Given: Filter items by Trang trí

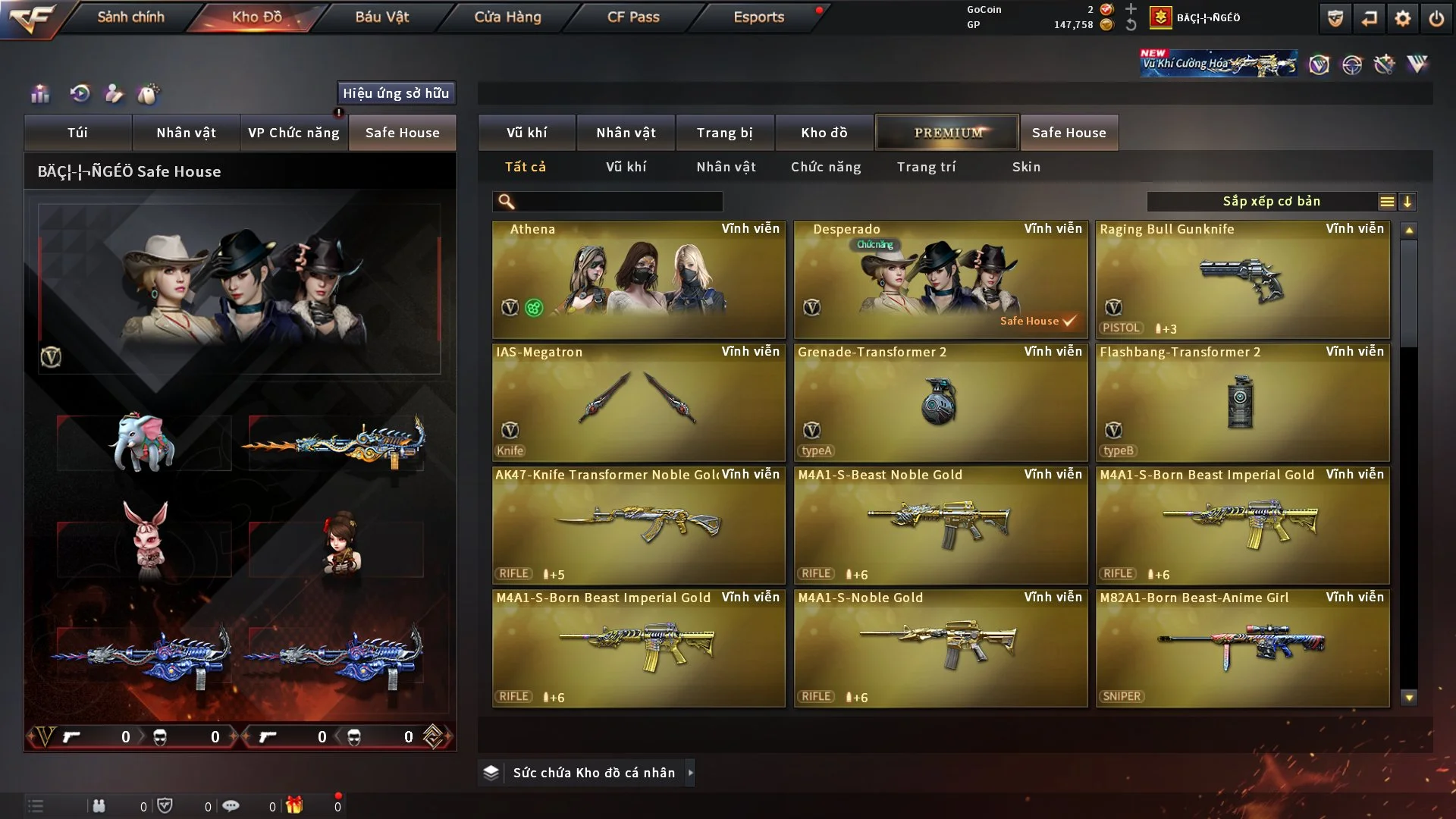Looking at the screenshot, I should pyautogui.click(x=926, y=167).
